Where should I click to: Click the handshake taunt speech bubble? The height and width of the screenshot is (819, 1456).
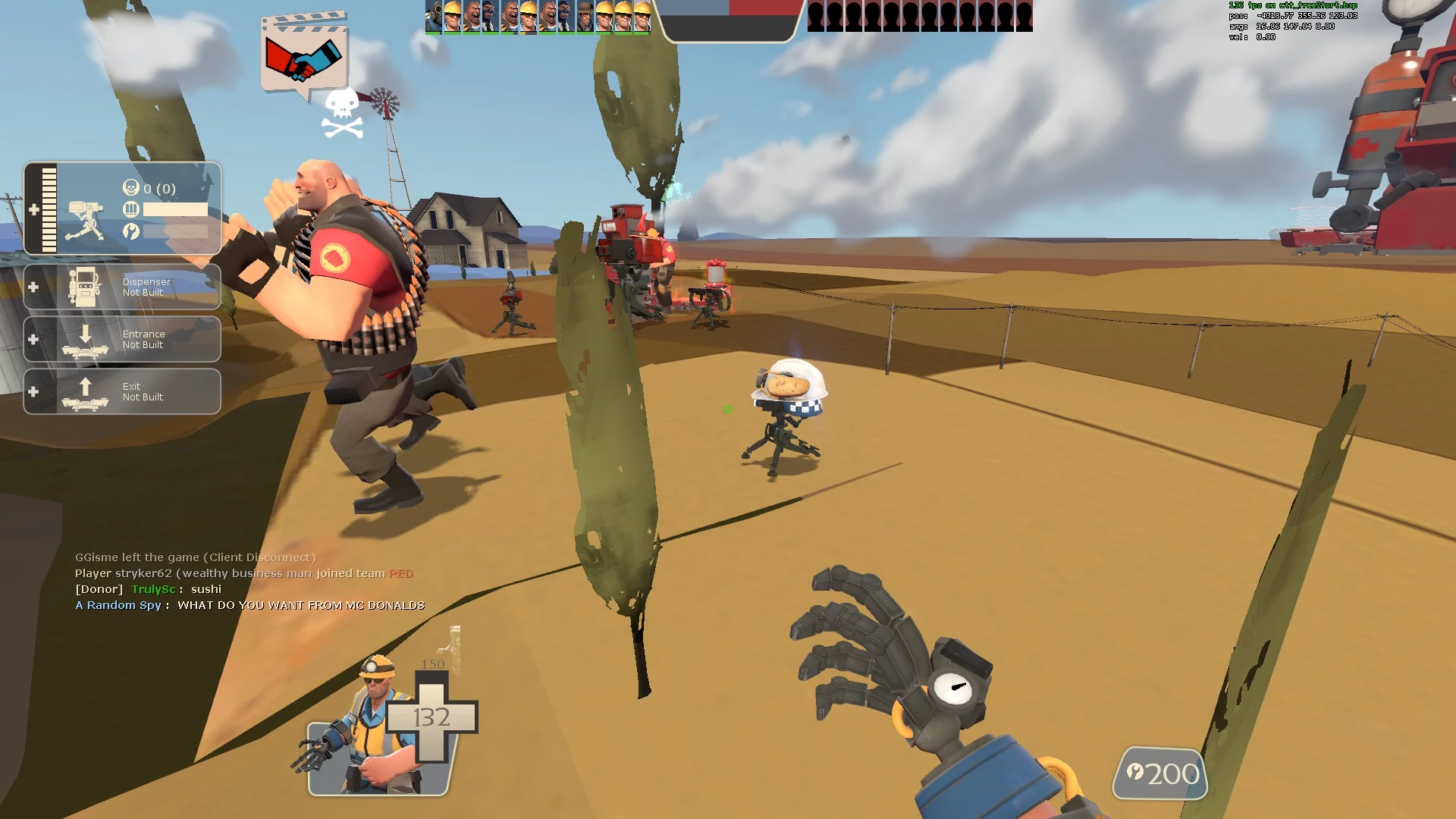(303, 55)
